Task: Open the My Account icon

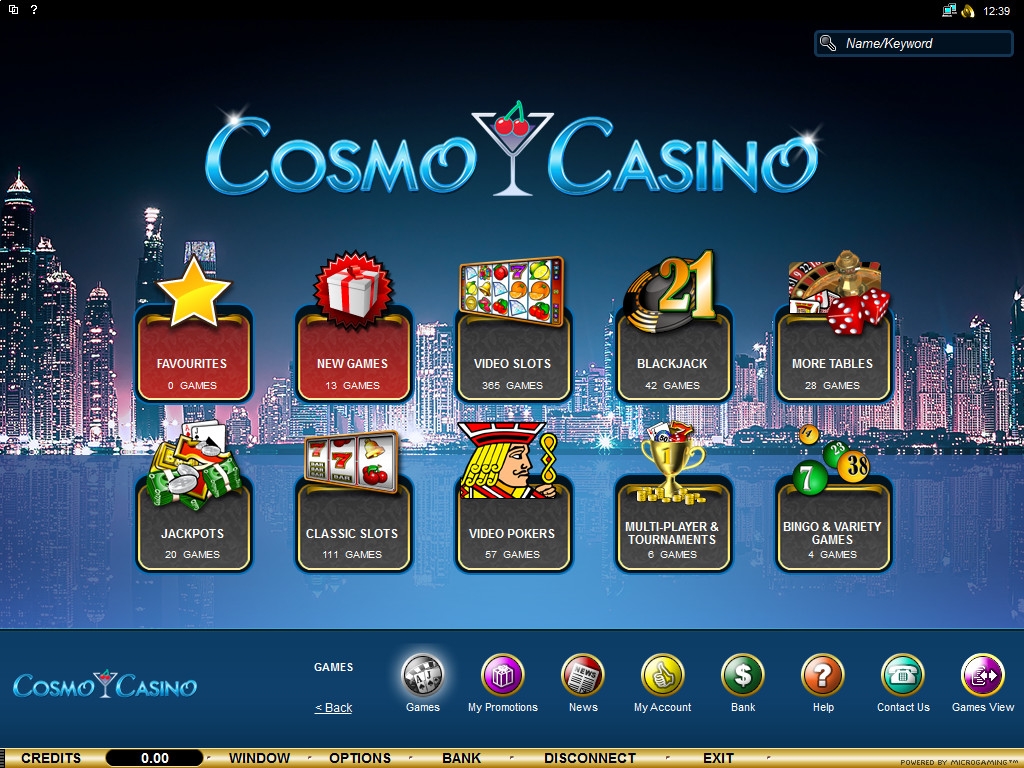Action: (x=663, y=676)
